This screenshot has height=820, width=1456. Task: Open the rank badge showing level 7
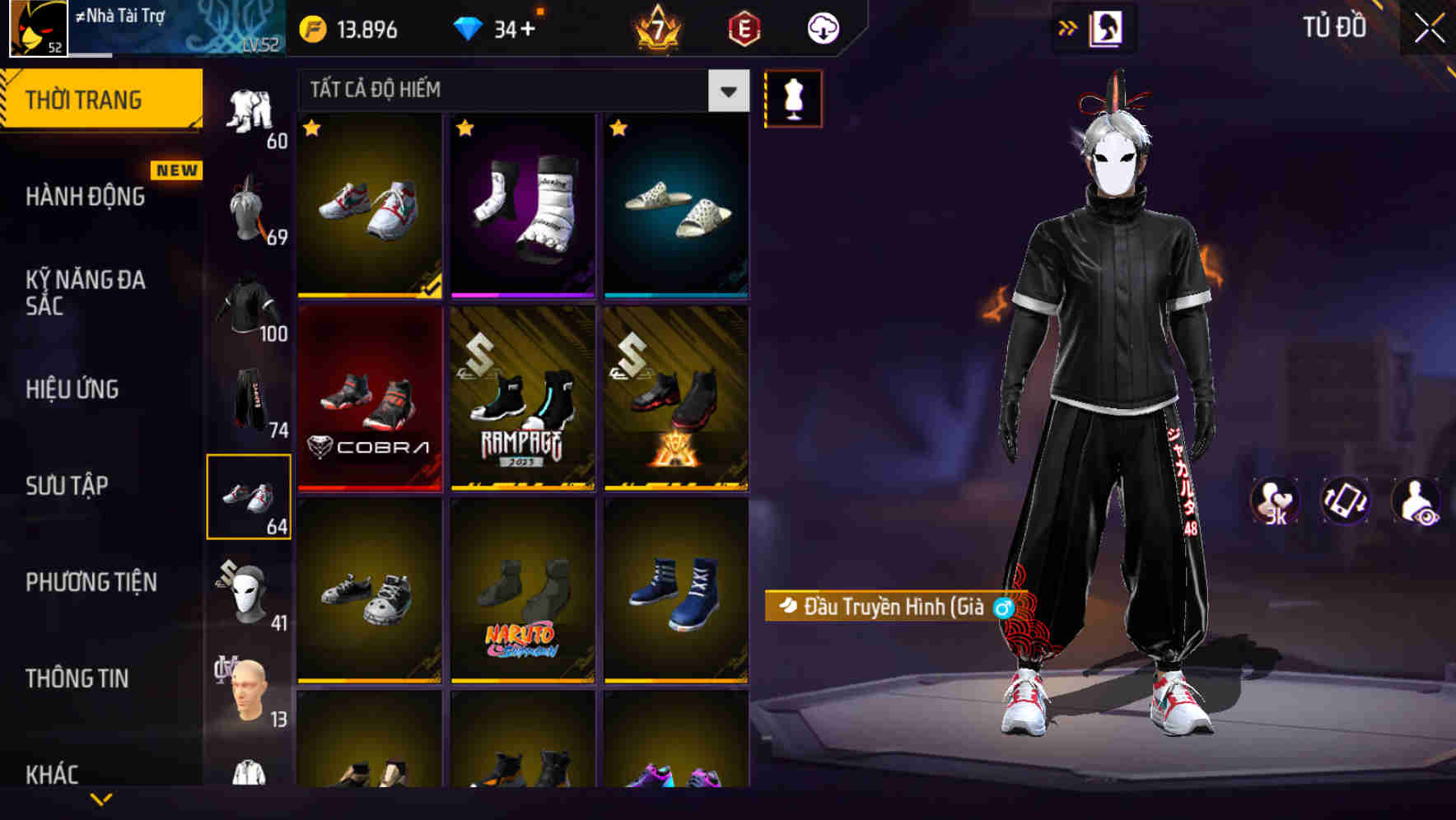click(x=655, y=31)
